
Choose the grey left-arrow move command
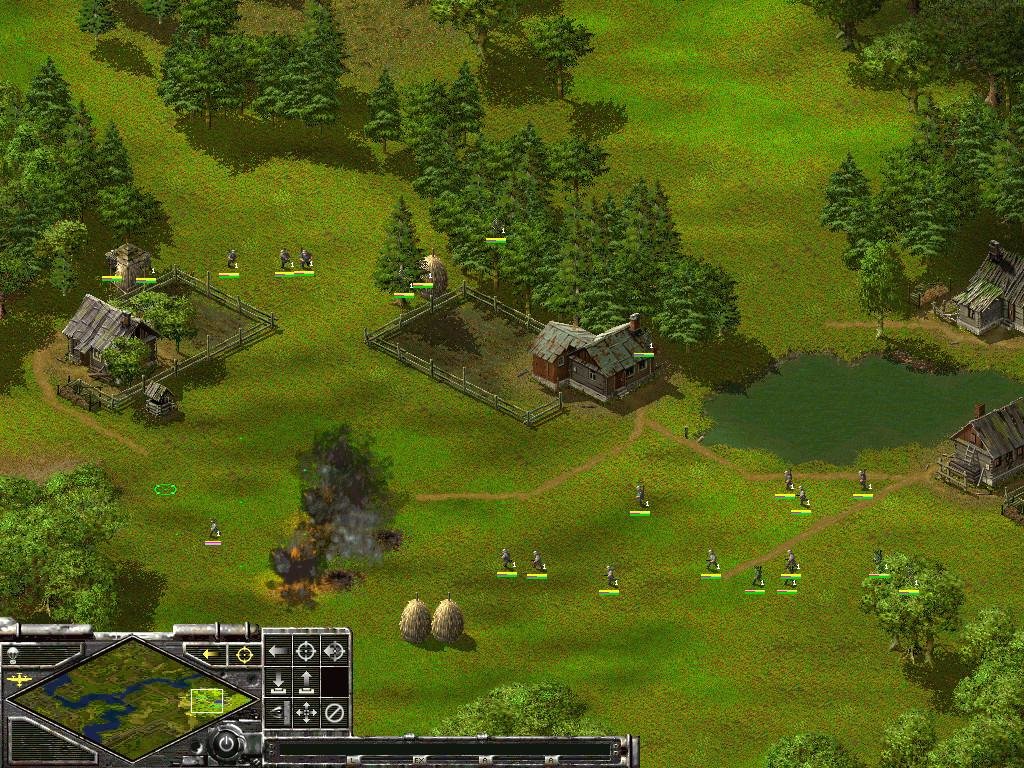click(x=278, y=652)
